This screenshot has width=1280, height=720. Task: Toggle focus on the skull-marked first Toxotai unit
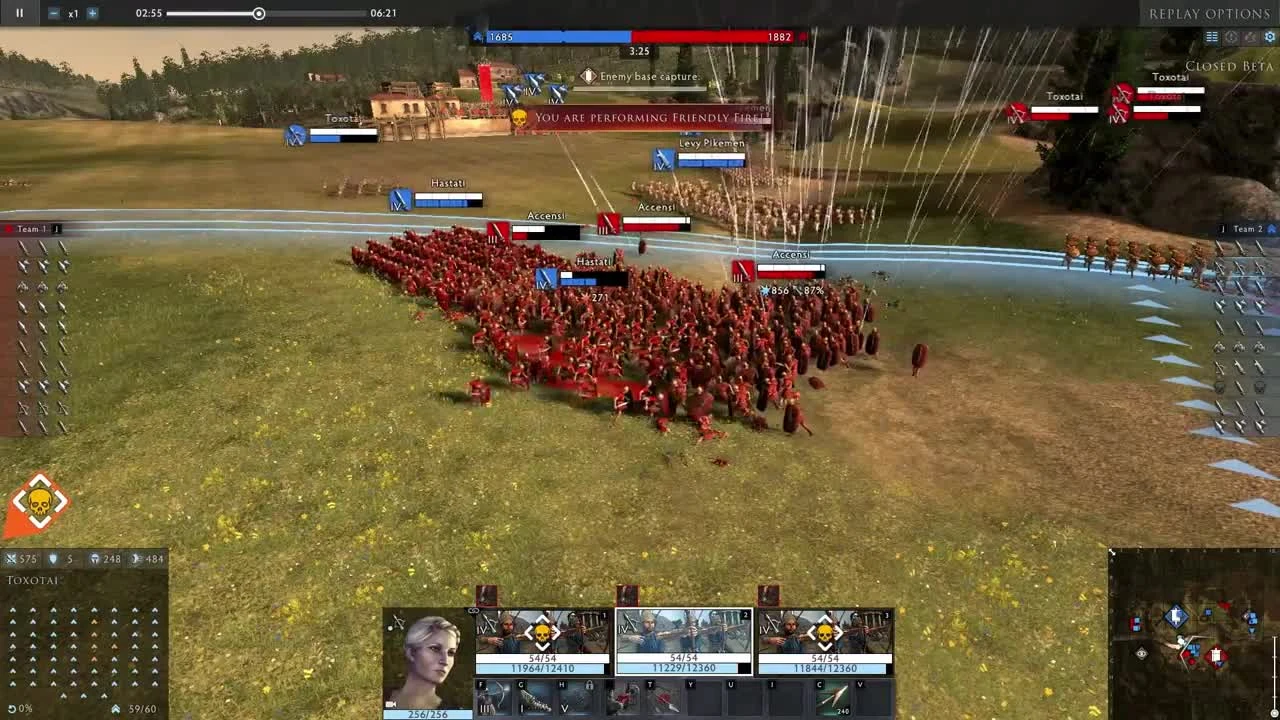(542, 632)
